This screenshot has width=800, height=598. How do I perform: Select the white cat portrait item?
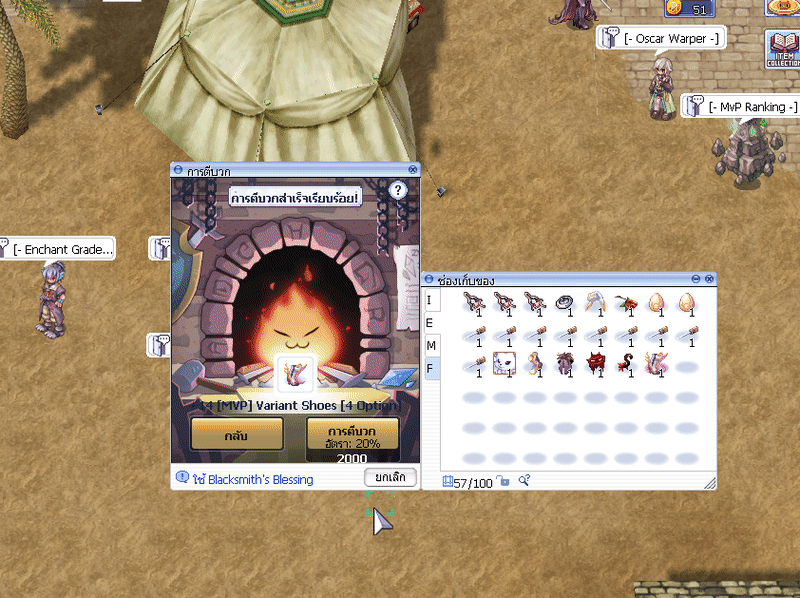(x=503, y=363)
